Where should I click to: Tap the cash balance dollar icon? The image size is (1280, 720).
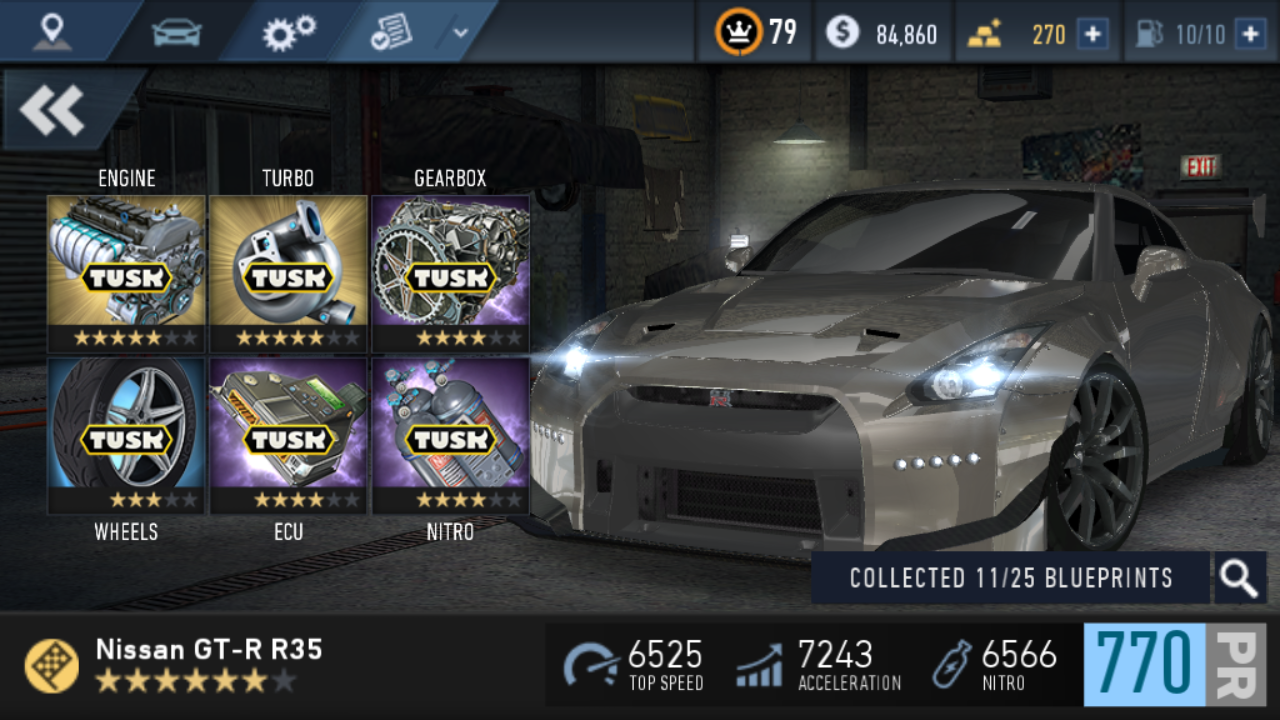[x=842, y=33]
